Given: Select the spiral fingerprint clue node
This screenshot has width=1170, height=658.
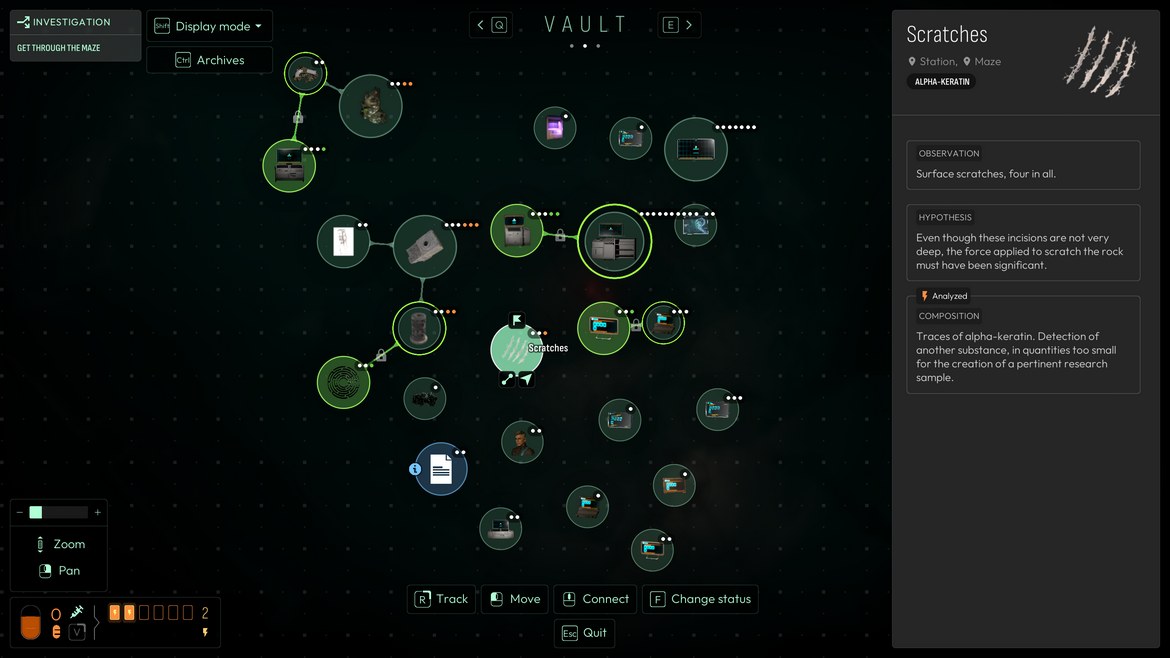Looking at the screenshot, I should tap(343, 382).
